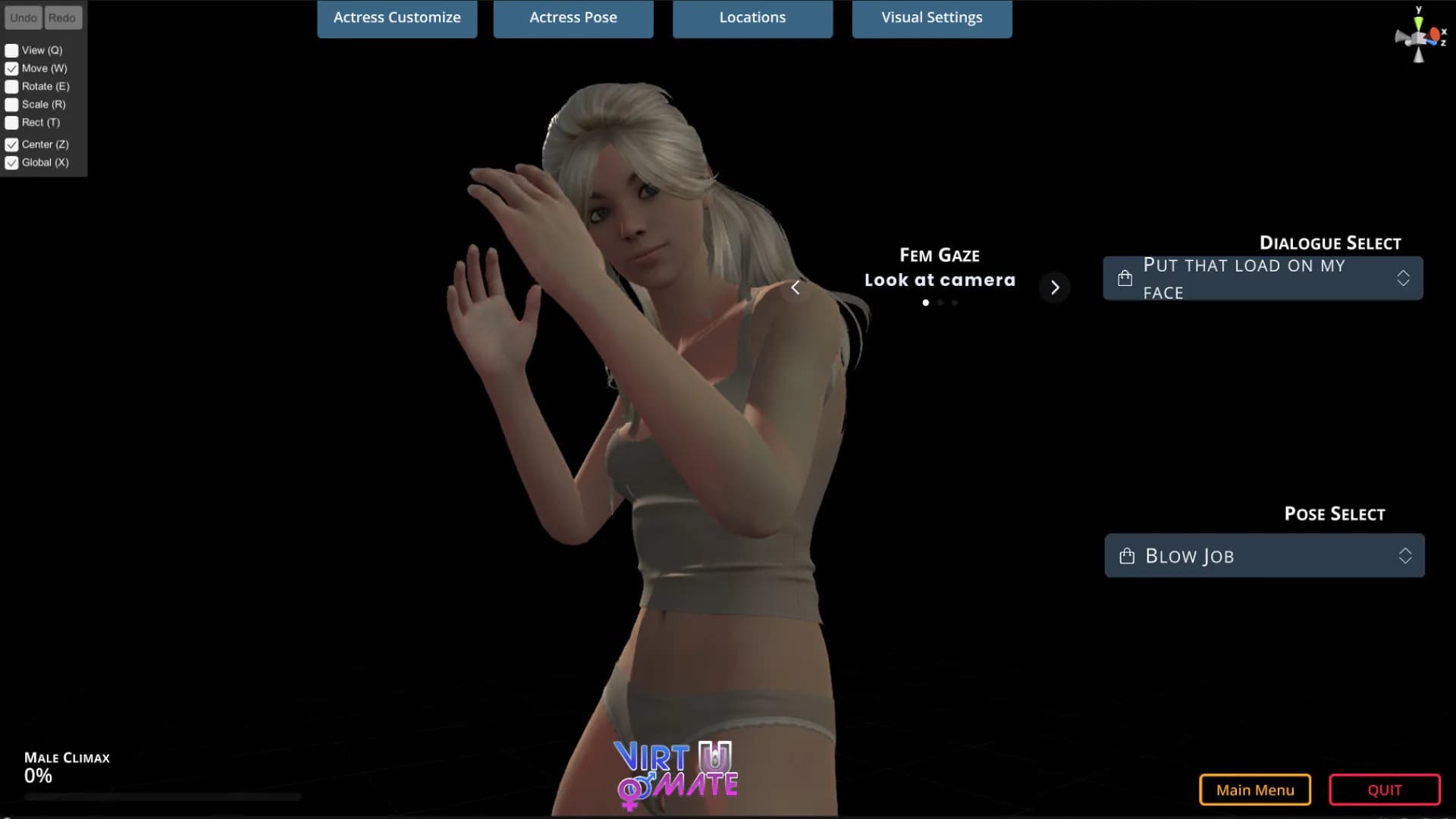
Task: Advance Fem Gaze with the right chevron
Action: pos(1055,287)
